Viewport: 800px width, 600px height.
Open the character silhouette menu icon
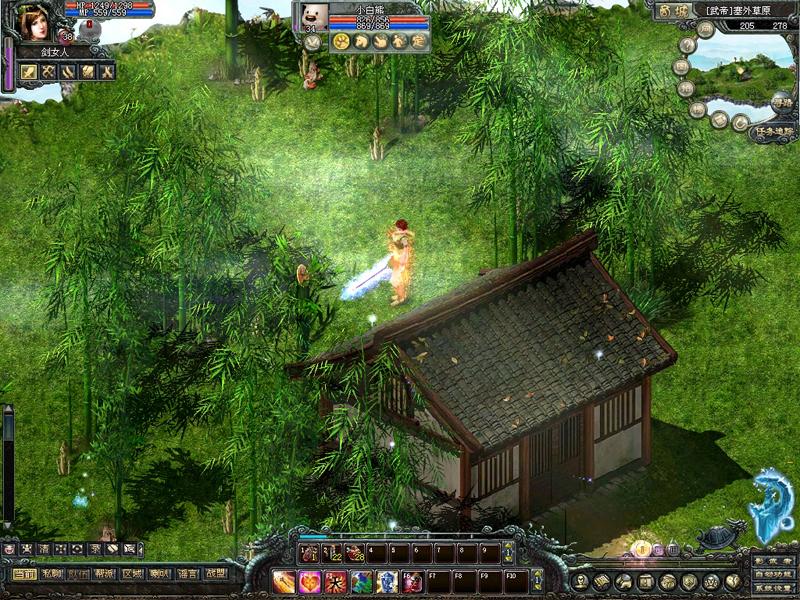point(580,581)
